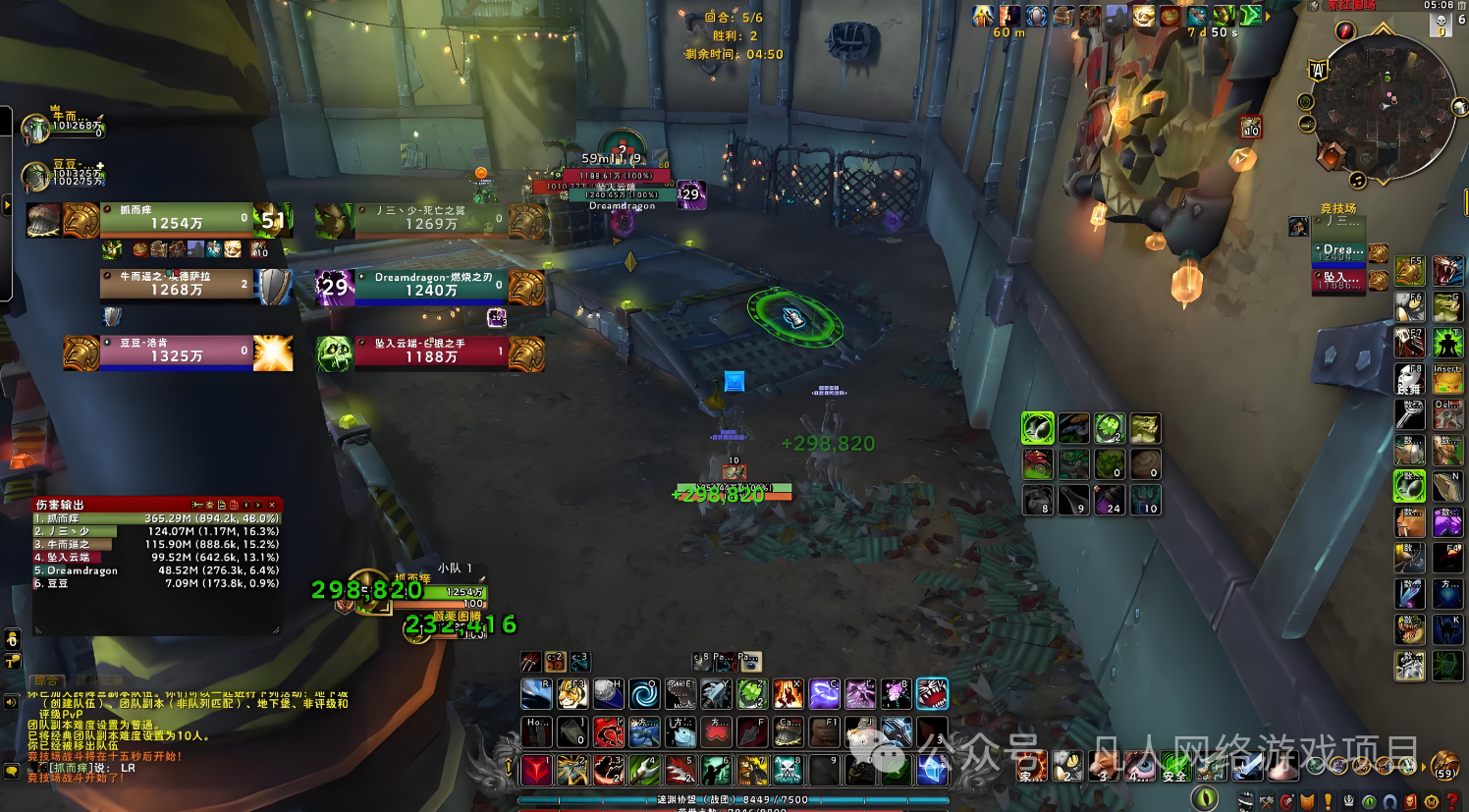Switch to the 综合 chat tab

click(x=45, y=680)
